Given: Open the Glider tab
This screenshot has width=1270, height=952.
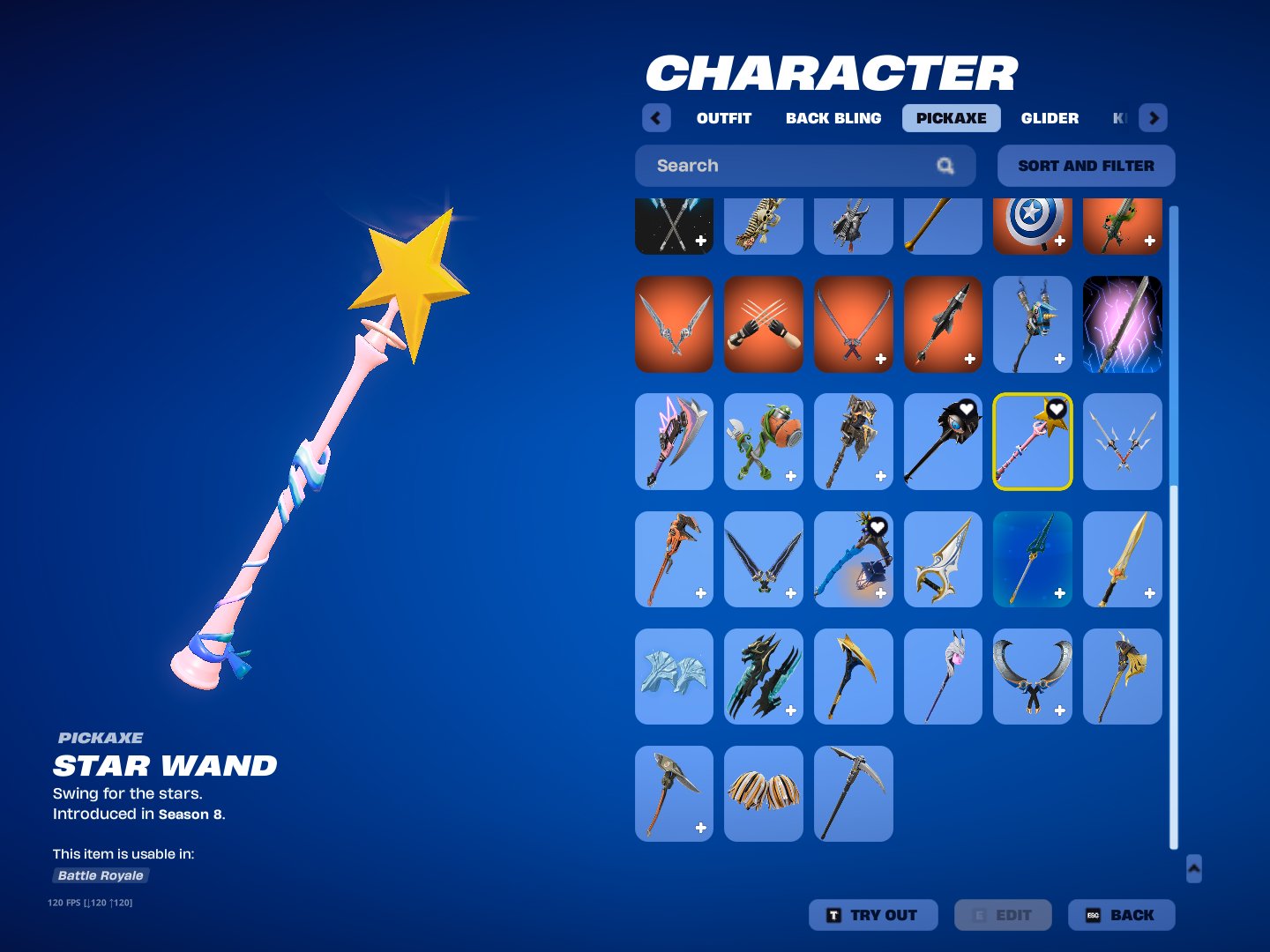Looking at the screenshot, I should (x=1050, y=117).
